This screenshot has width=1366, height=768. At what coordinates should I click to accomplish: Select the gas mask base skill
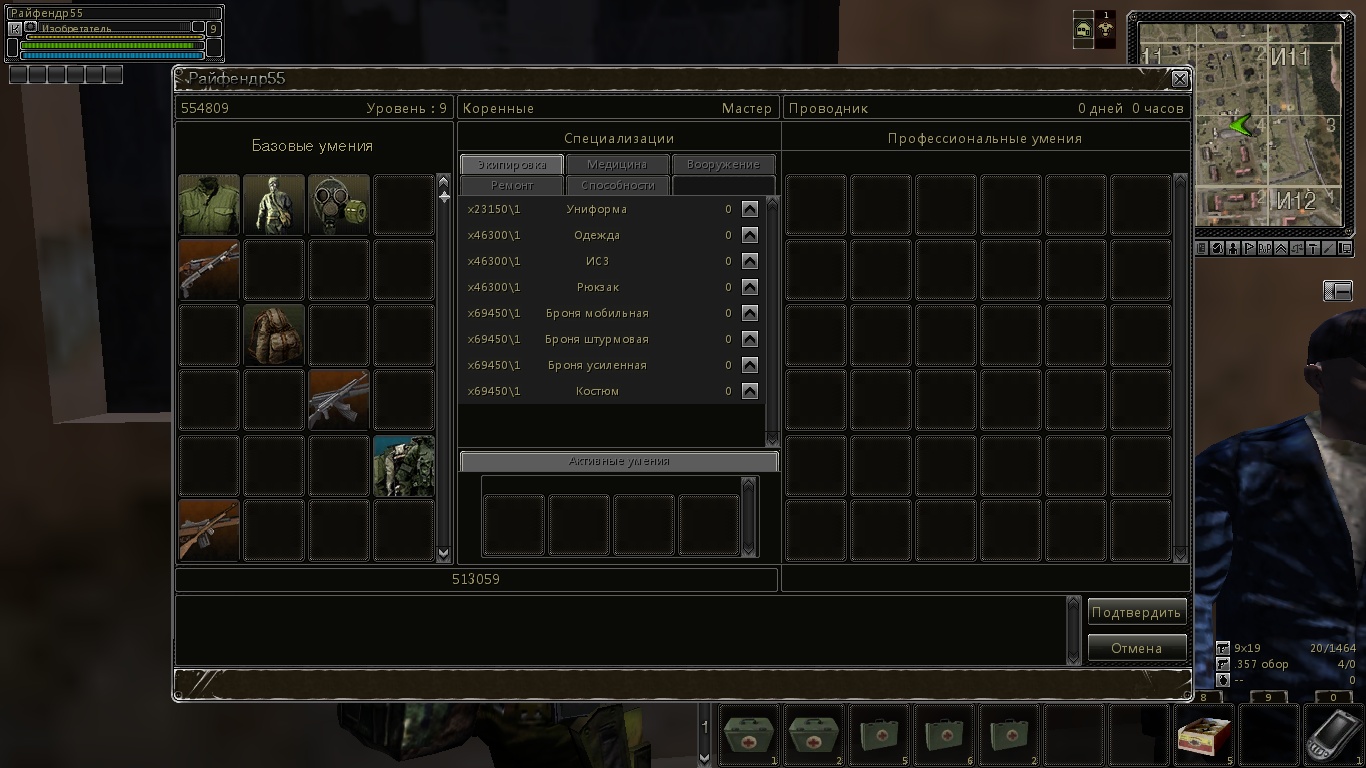[339, 205]
